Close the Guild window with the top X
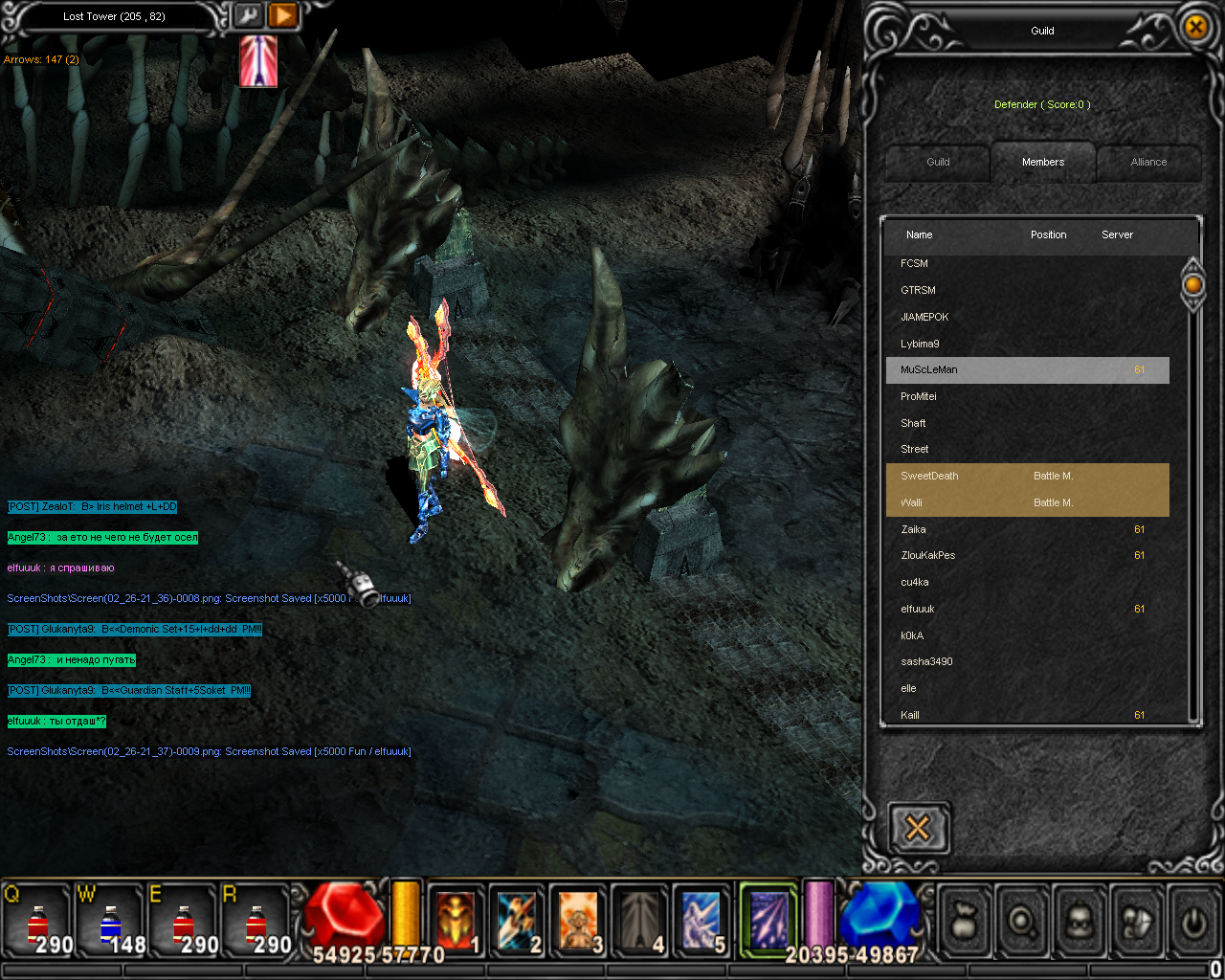 click(1195, 28)
